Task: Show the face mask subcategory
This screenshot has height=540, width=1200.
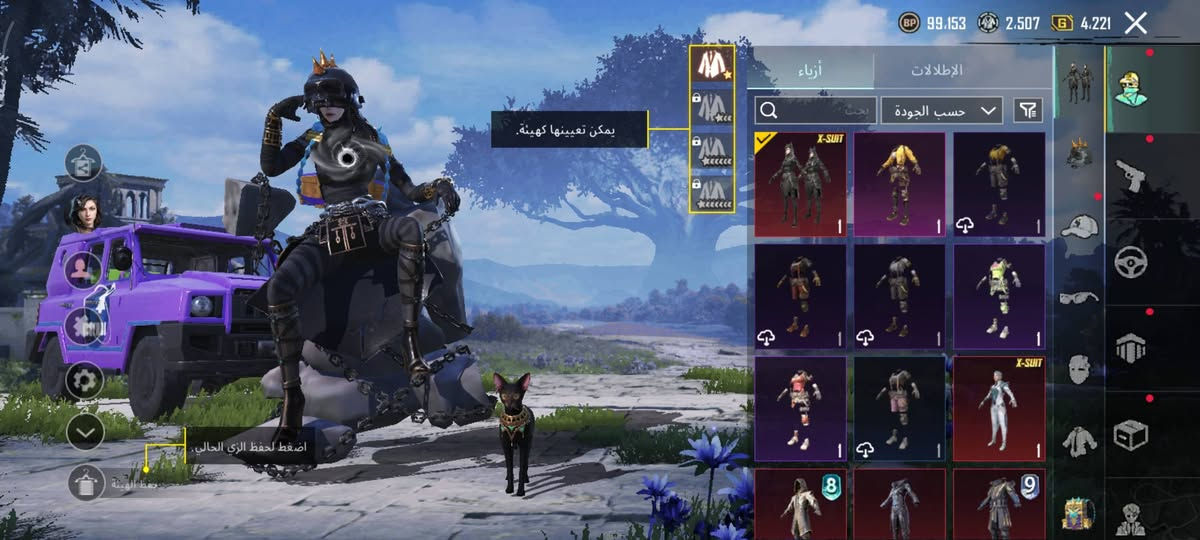Action: (1079, 367)
